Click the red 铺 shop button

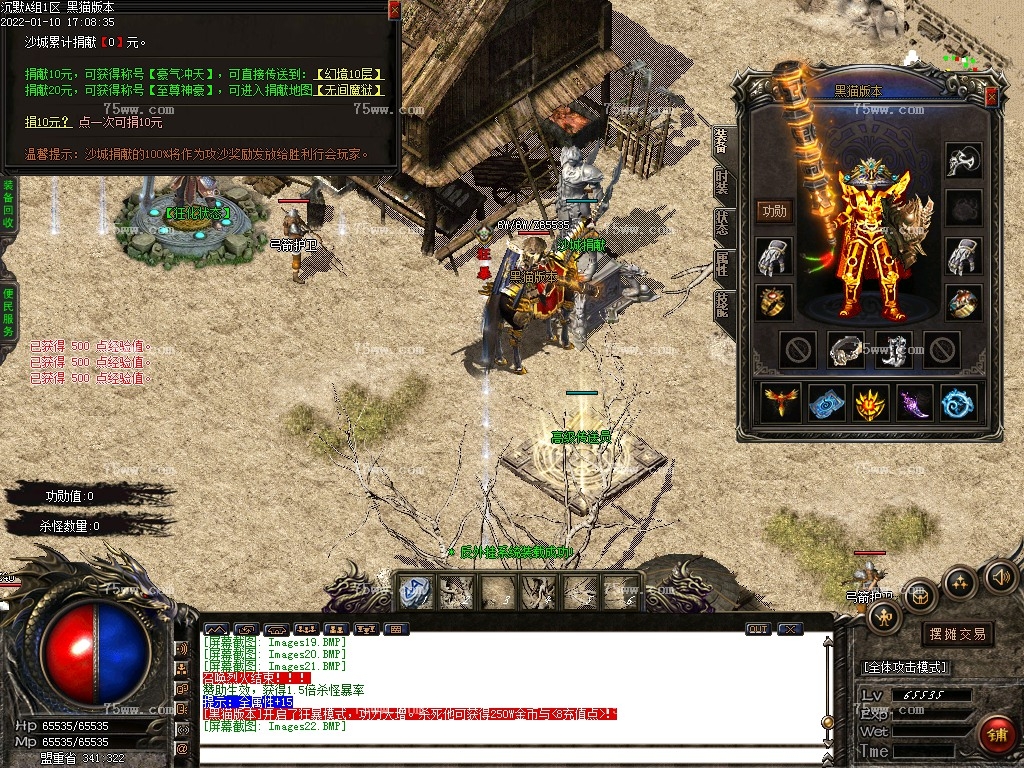(995, 735)
